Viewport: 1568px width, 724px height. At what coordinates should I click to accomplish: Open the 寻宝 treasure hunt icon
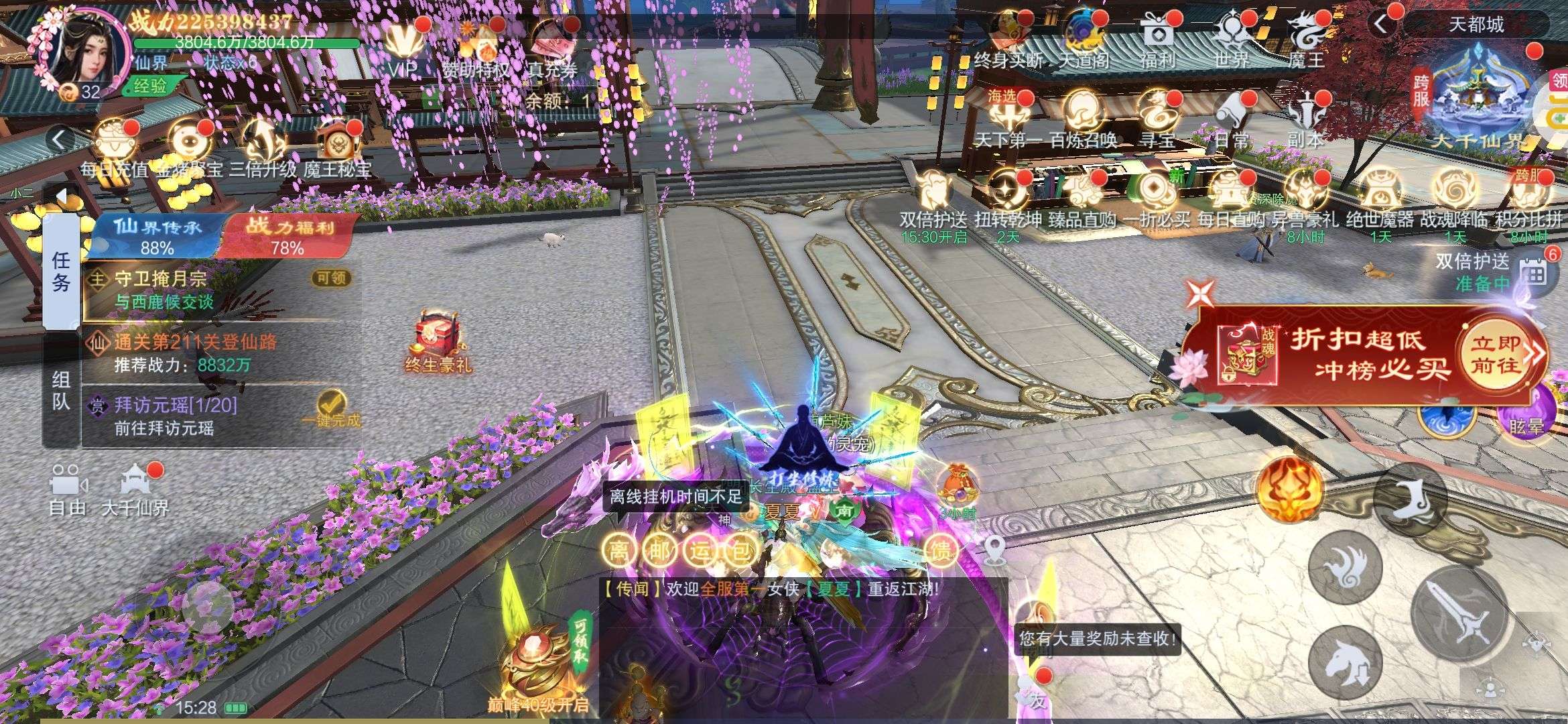click(x=1158, y=119)
